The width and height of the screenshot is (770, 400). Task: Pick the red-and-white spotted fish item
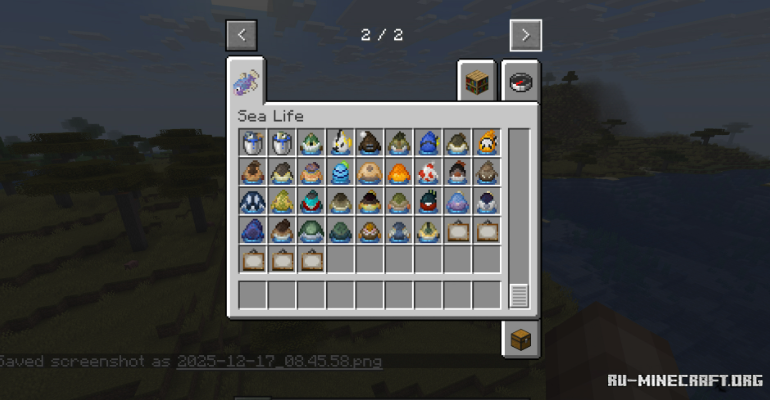click(428, 173)
